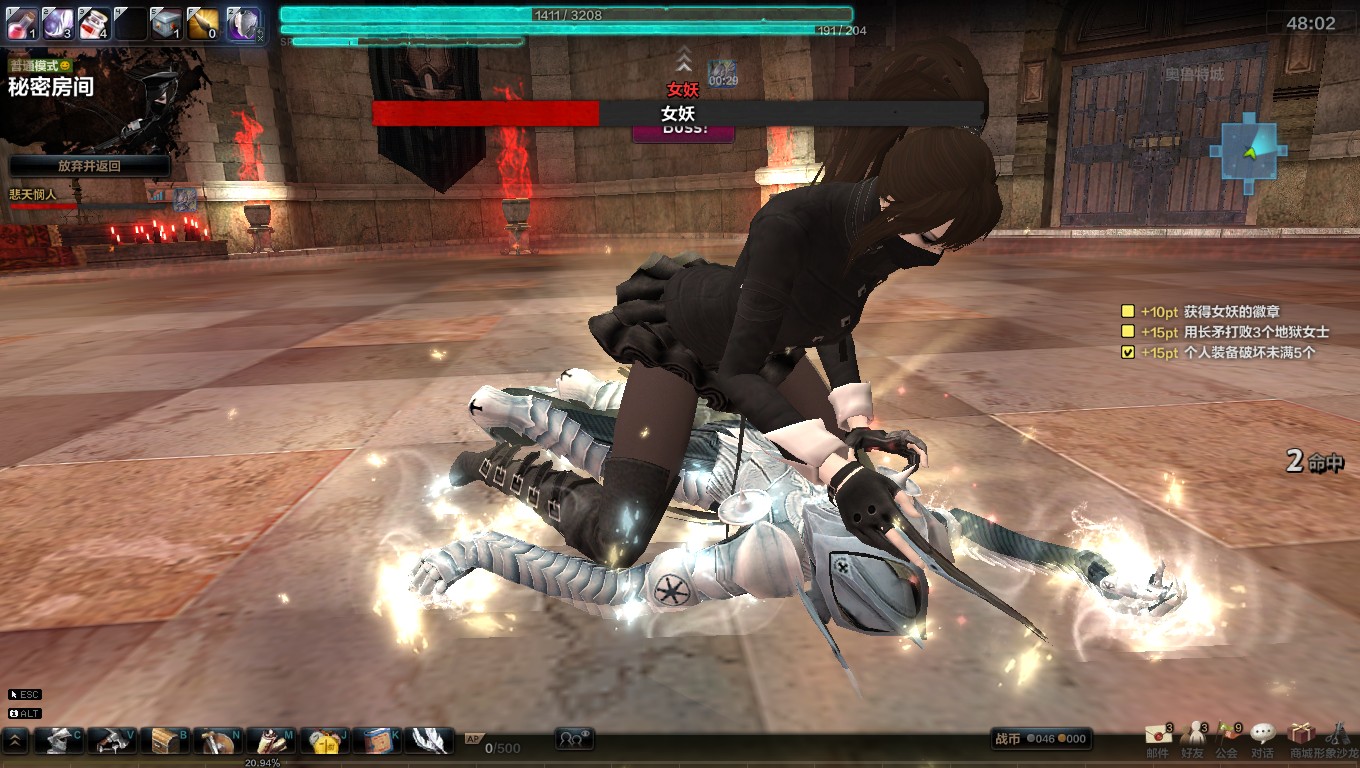The image size is (1360, 768).
Task: Toggle the party view eye icon
Action: [575, 739]
